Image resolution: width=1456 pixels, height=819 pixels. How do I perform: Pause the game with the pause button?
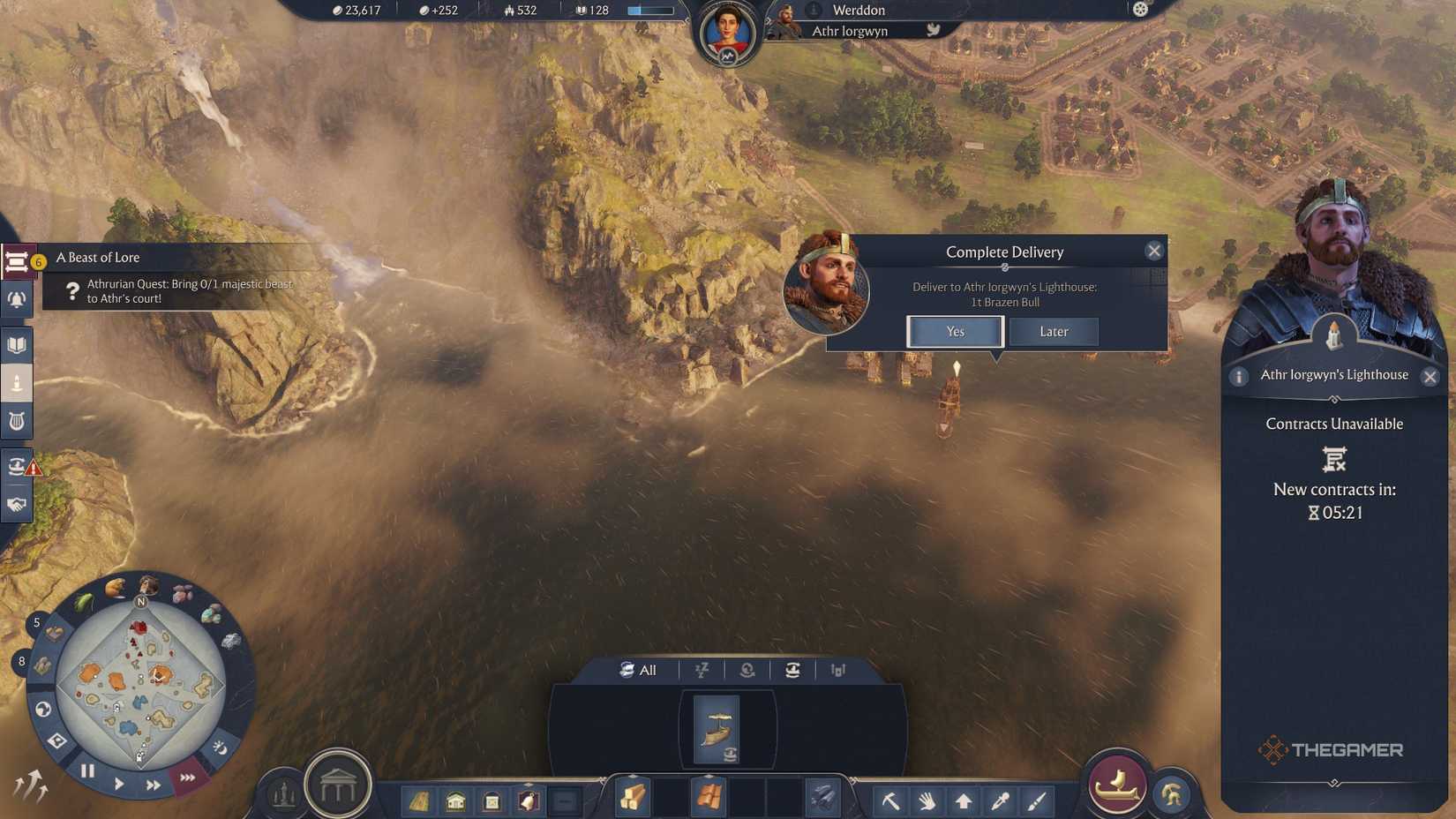(86, 770)
